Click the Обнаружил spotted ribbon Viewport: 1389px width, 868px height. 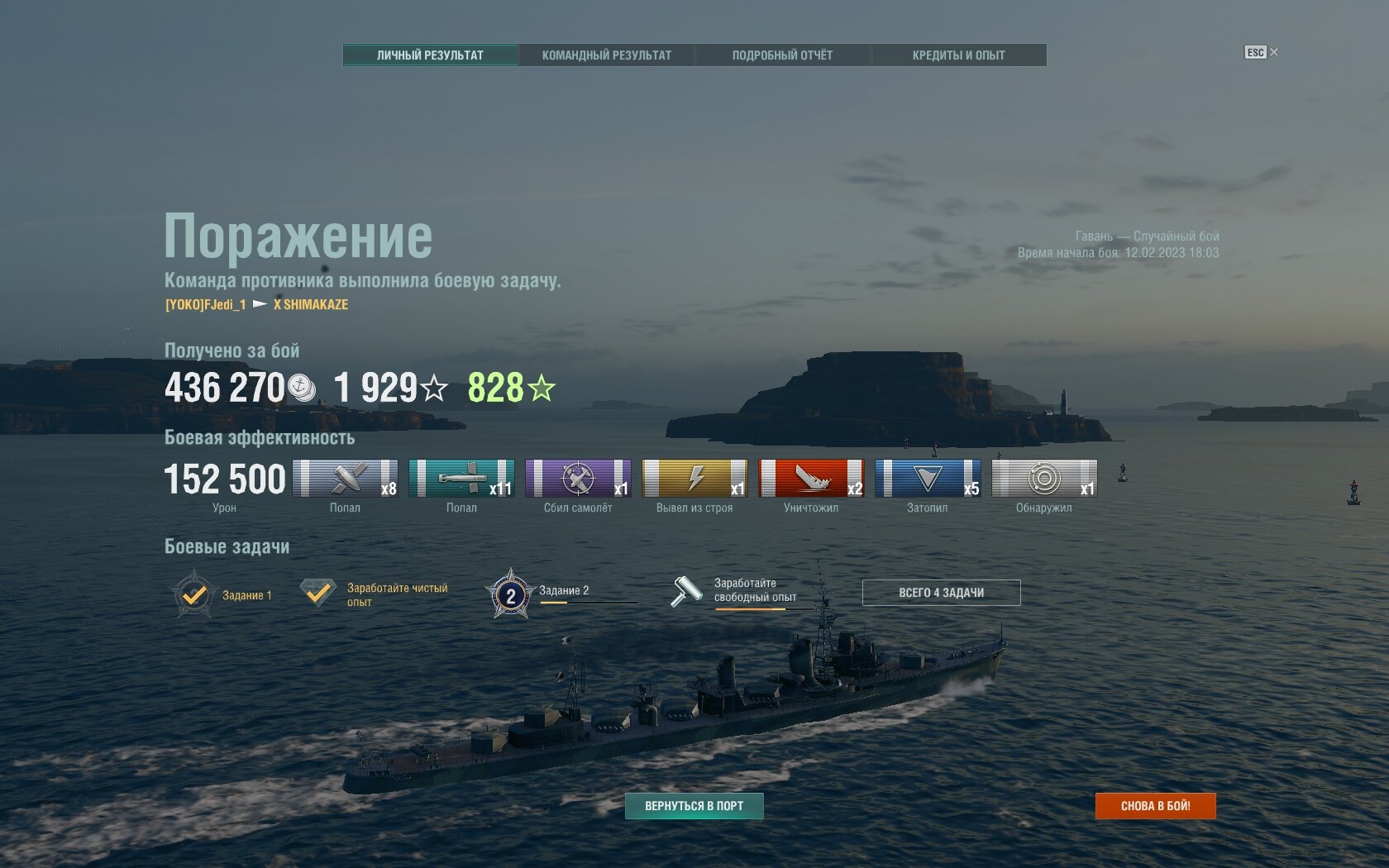tap(1044, 479)
